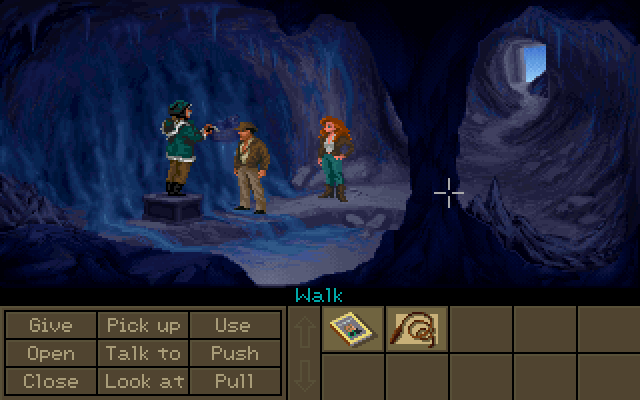Click the Open verb
Screen dimensions: 640x400
click(x=51, y=353)
